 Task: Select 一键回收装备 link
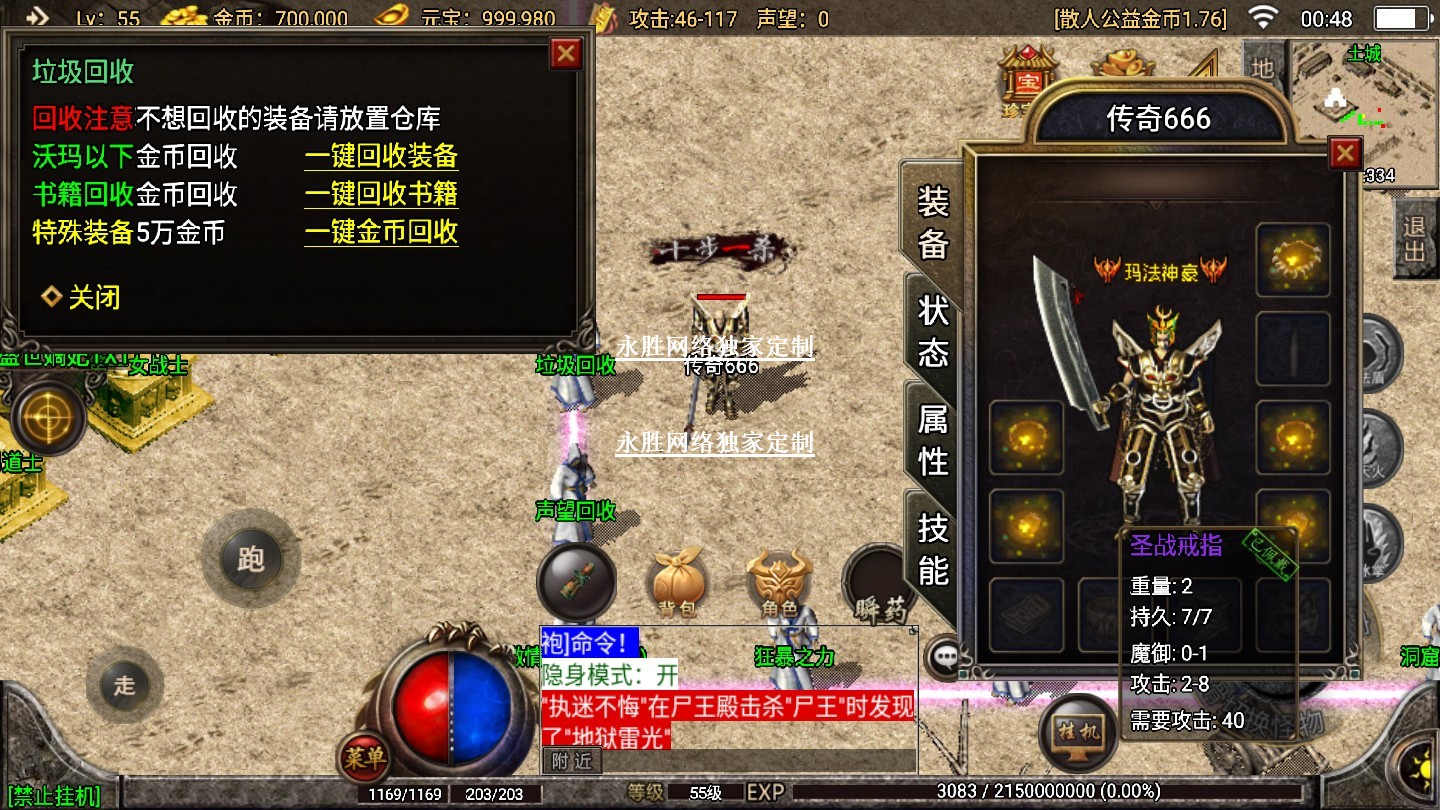(381, 156)
